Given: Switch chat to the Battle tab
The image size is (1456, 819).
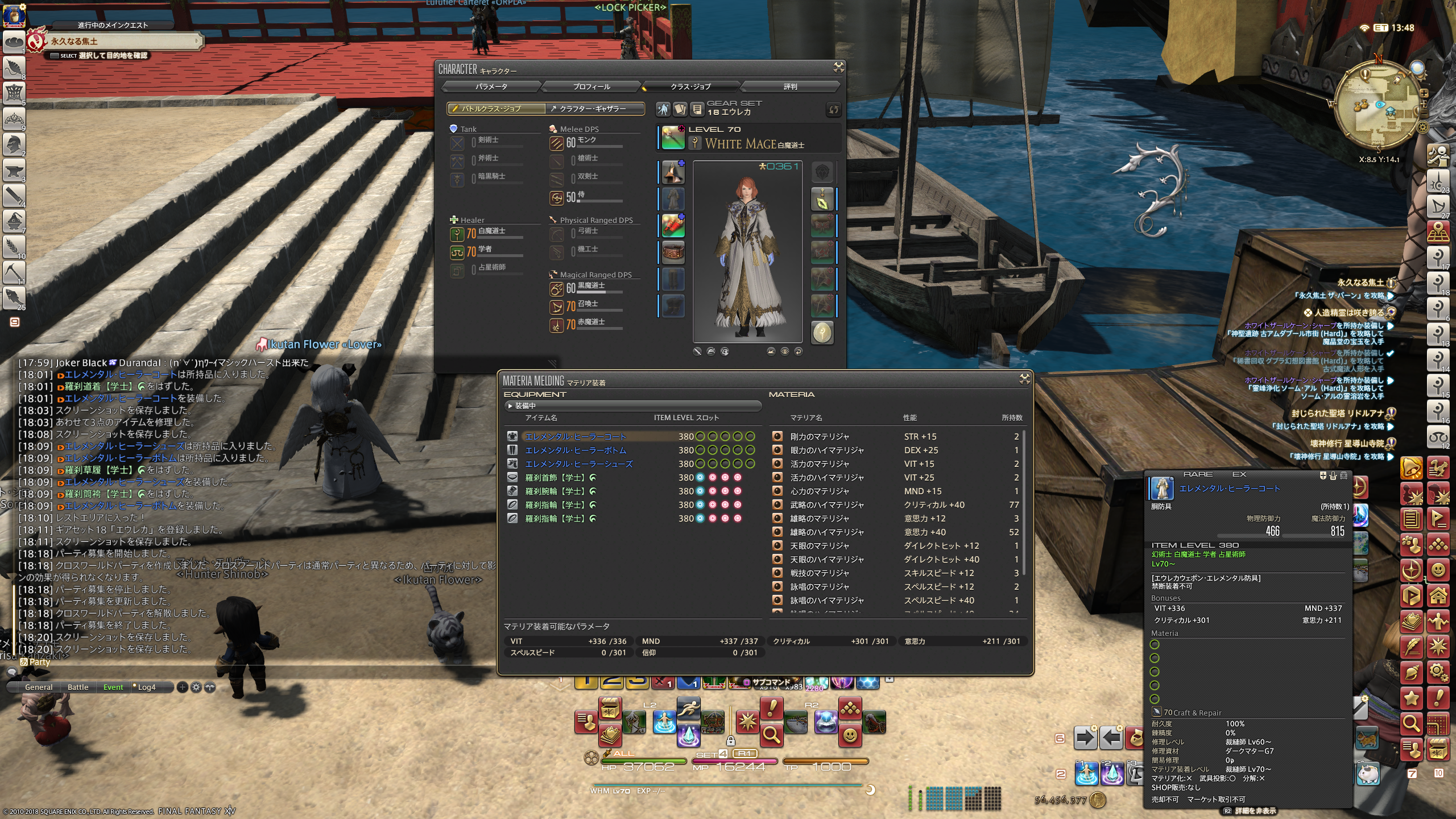Looking at the screenshot, I should pos(78,687).
